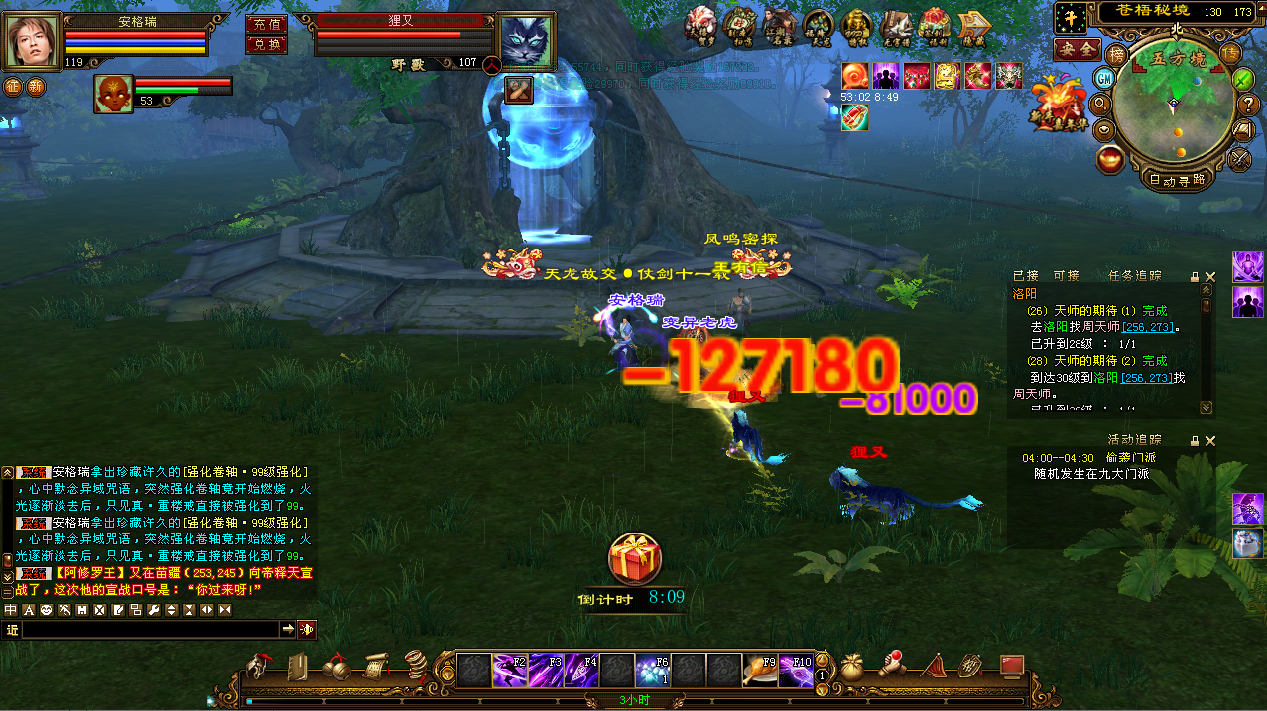This screenshot has height=711, width=1267.
Task: Click the blue GM button
Action: tap(1105, 78)
